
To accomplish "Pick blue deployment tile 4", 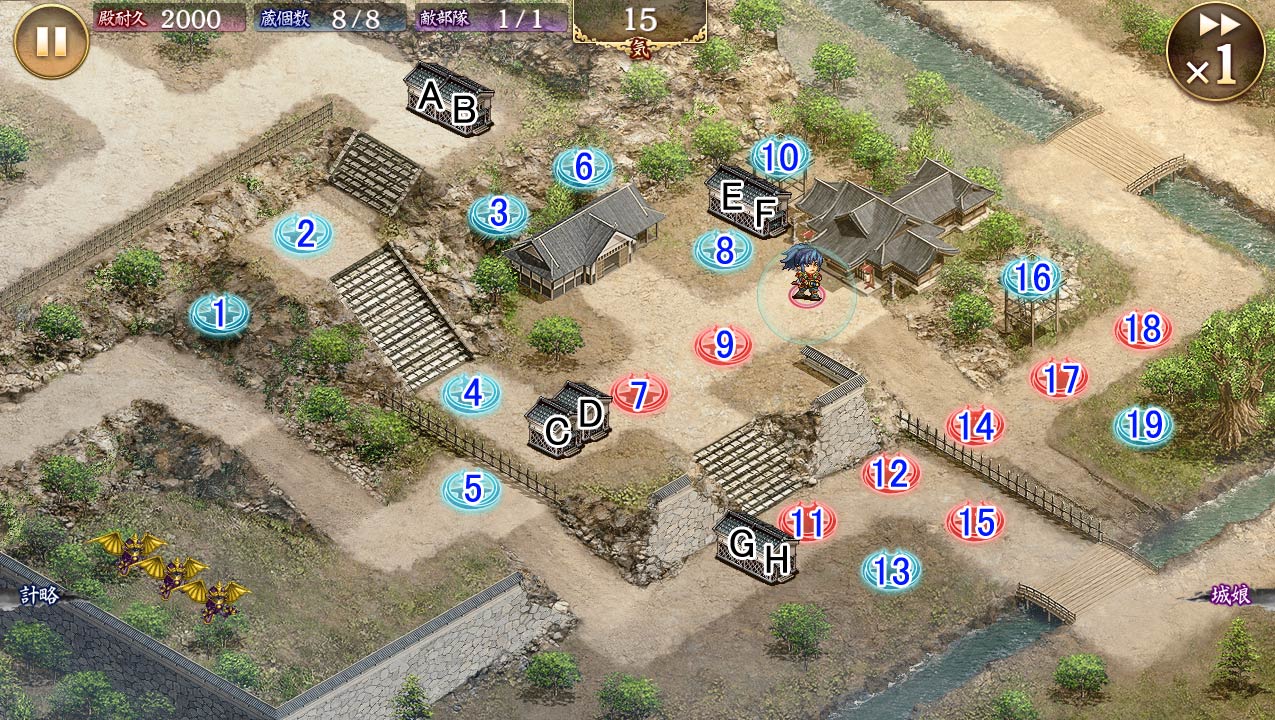I will [x=471, y=393].
